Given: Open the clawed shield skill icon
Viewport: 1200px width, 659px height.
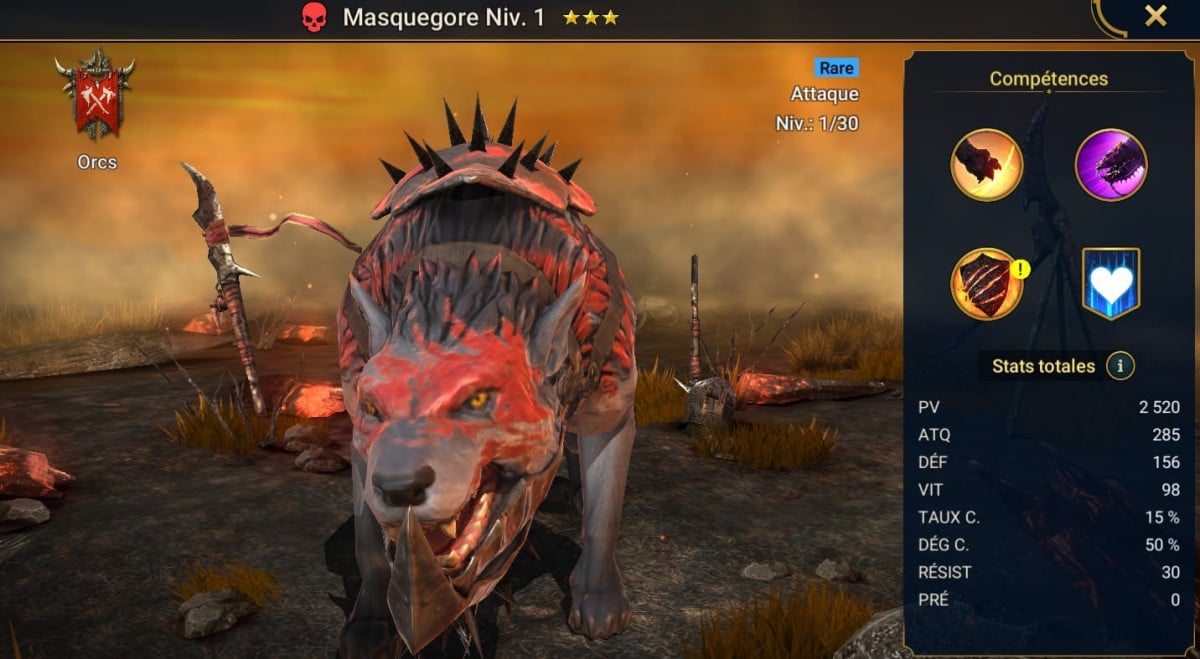Looking at the screenshot, I should click(986, 284).
